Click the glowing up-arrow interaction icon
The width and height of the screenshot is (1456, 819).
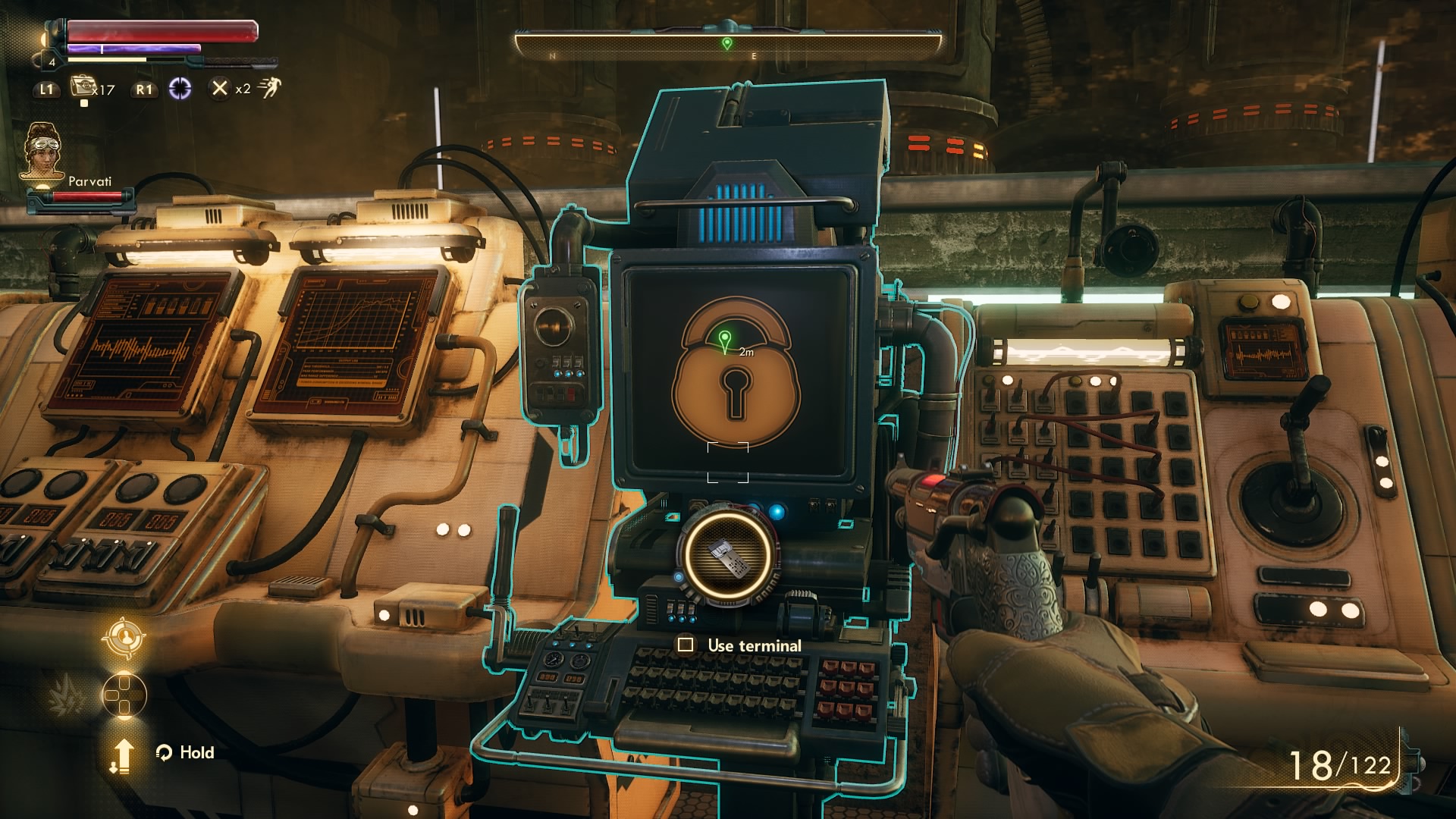(x=124, y=755)
